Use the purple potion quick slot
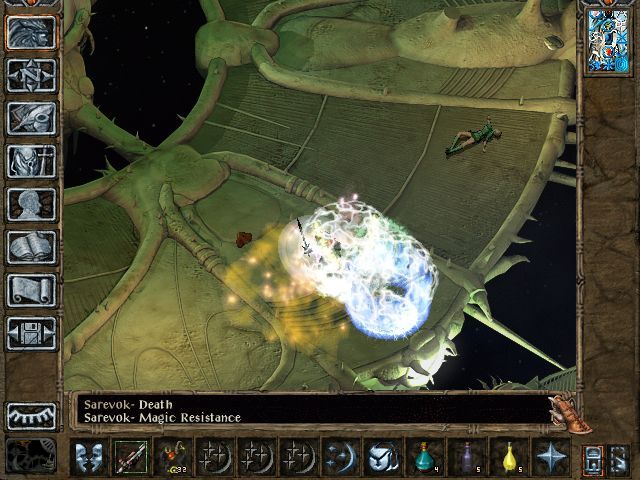The height and width of the screenshot is (480, 640). (466, 458)
